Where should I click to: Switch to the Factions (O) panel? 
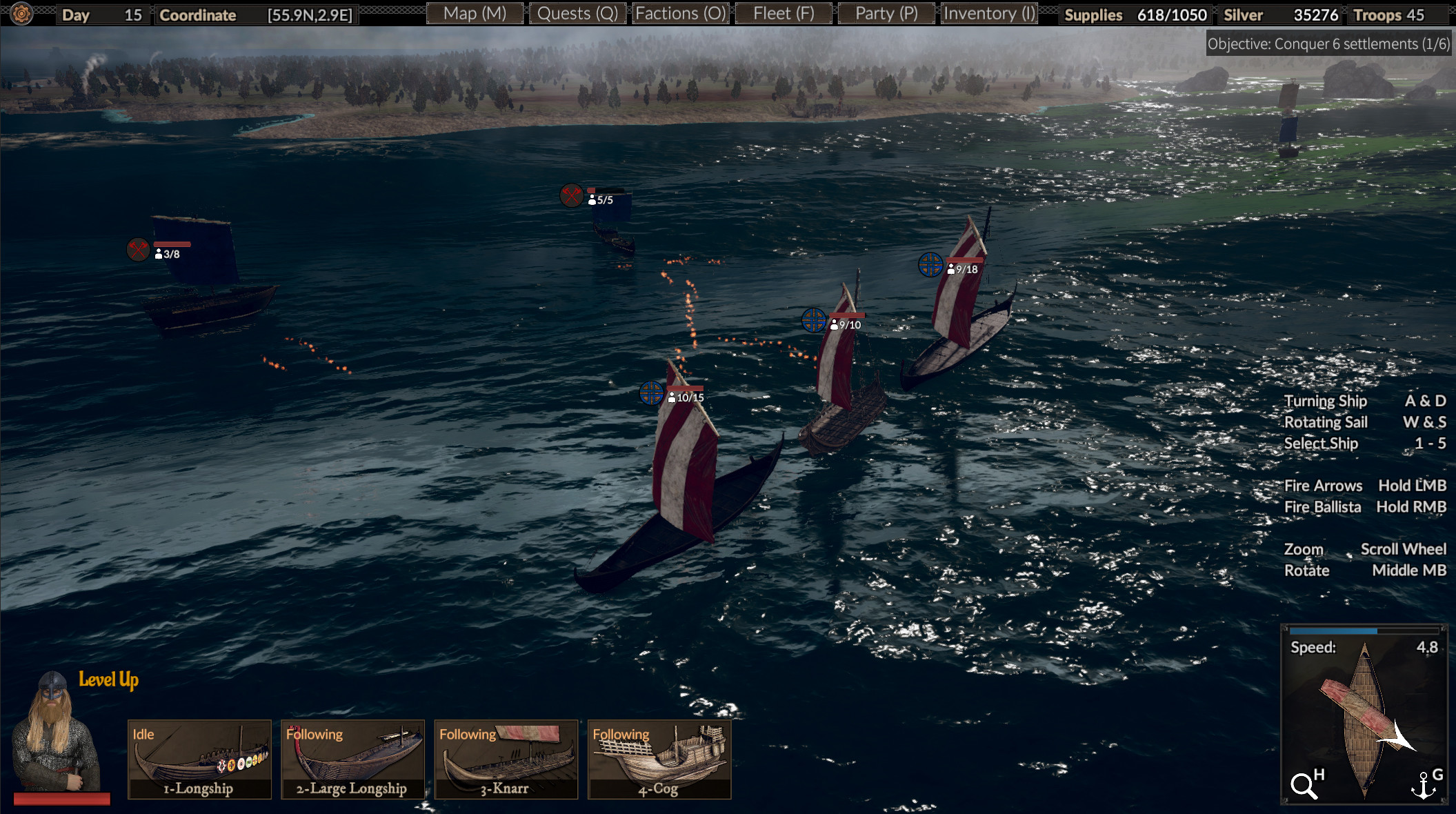(x=680, y=12)
